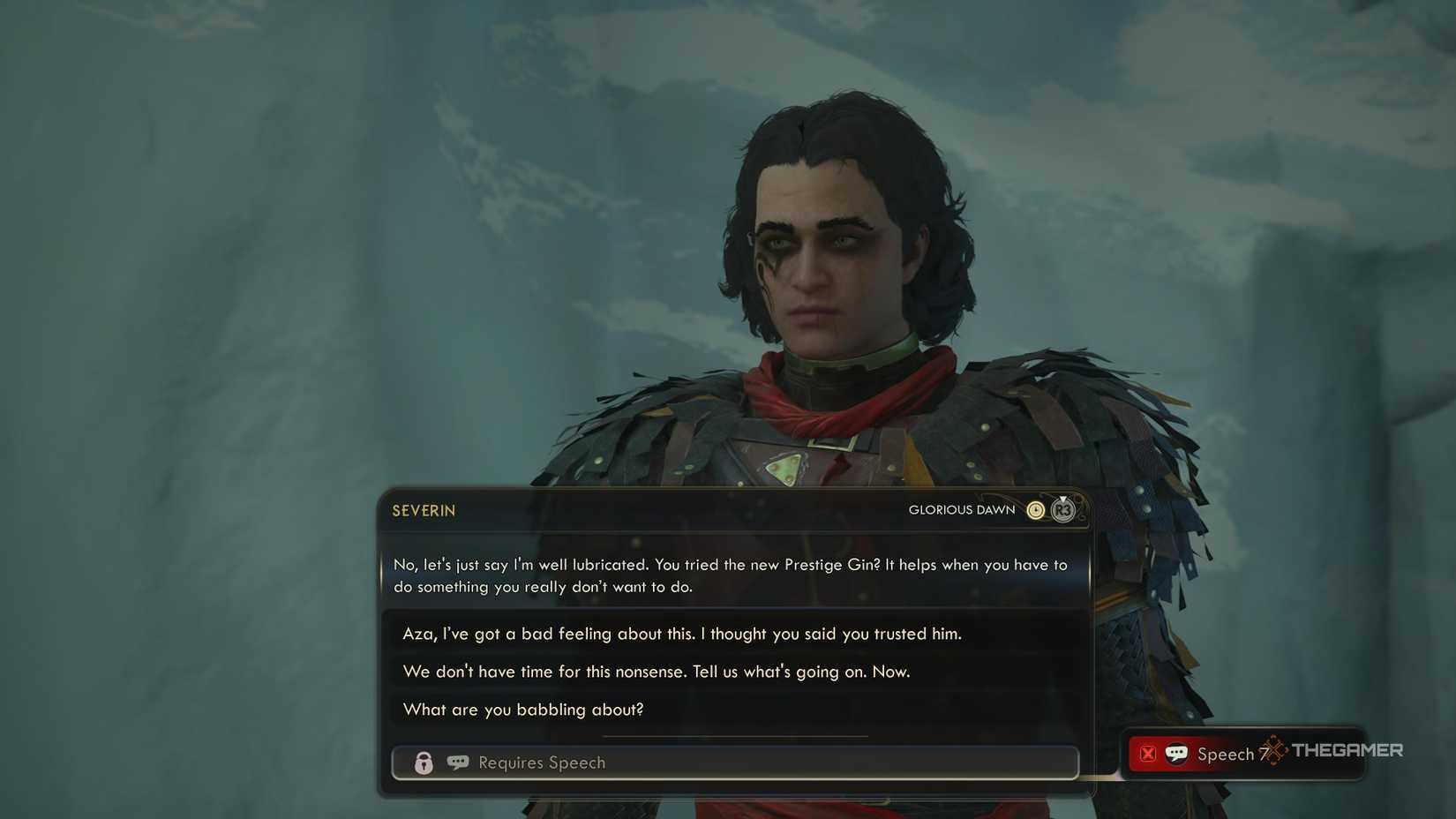Click the speech bubble beside Requires Speech
Image resolution: width=1456 pixels, height=819 pixels.
click(458, 763)
